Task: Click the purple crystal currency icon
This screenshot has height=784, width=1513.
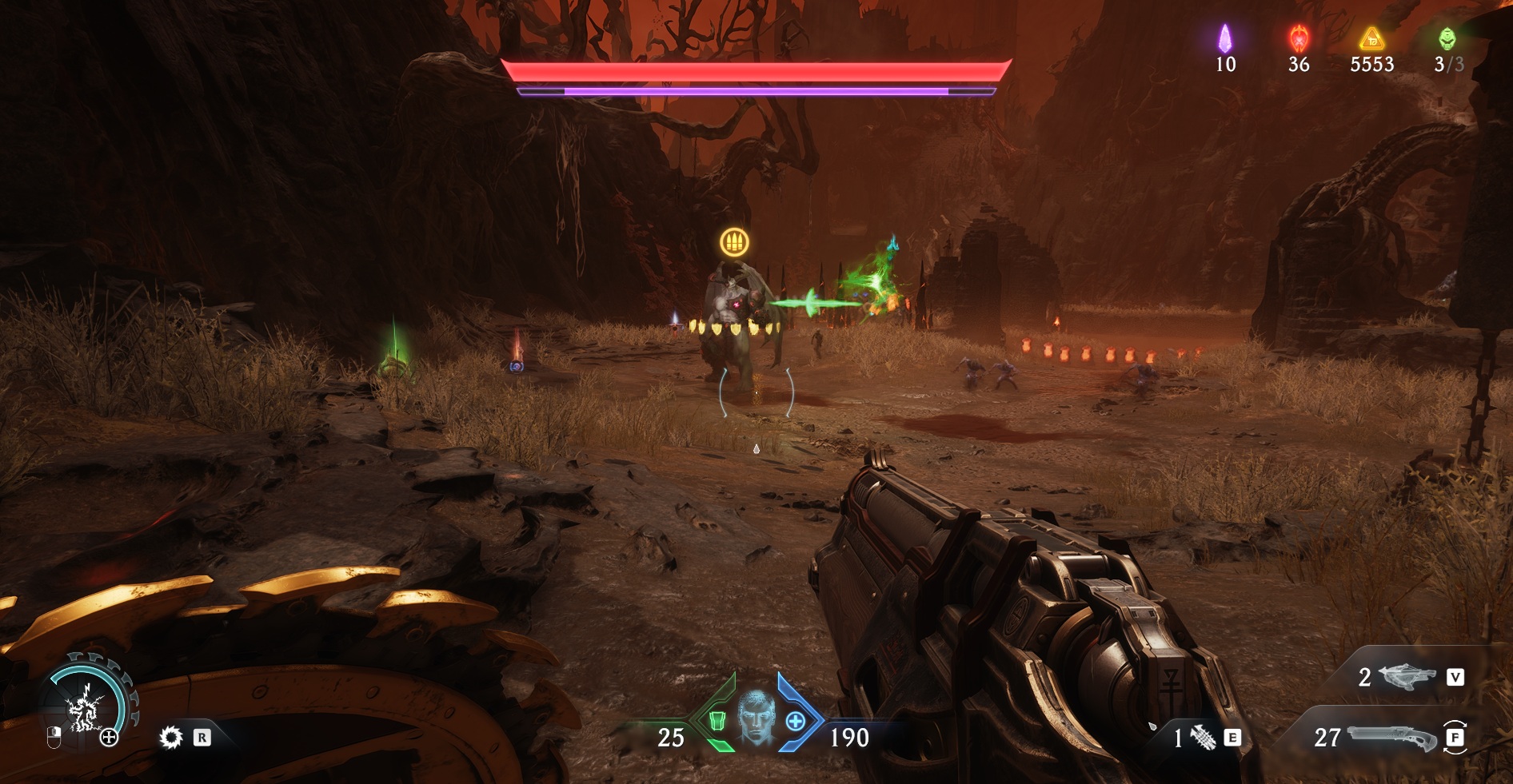Action: (x=1224, y=38)
